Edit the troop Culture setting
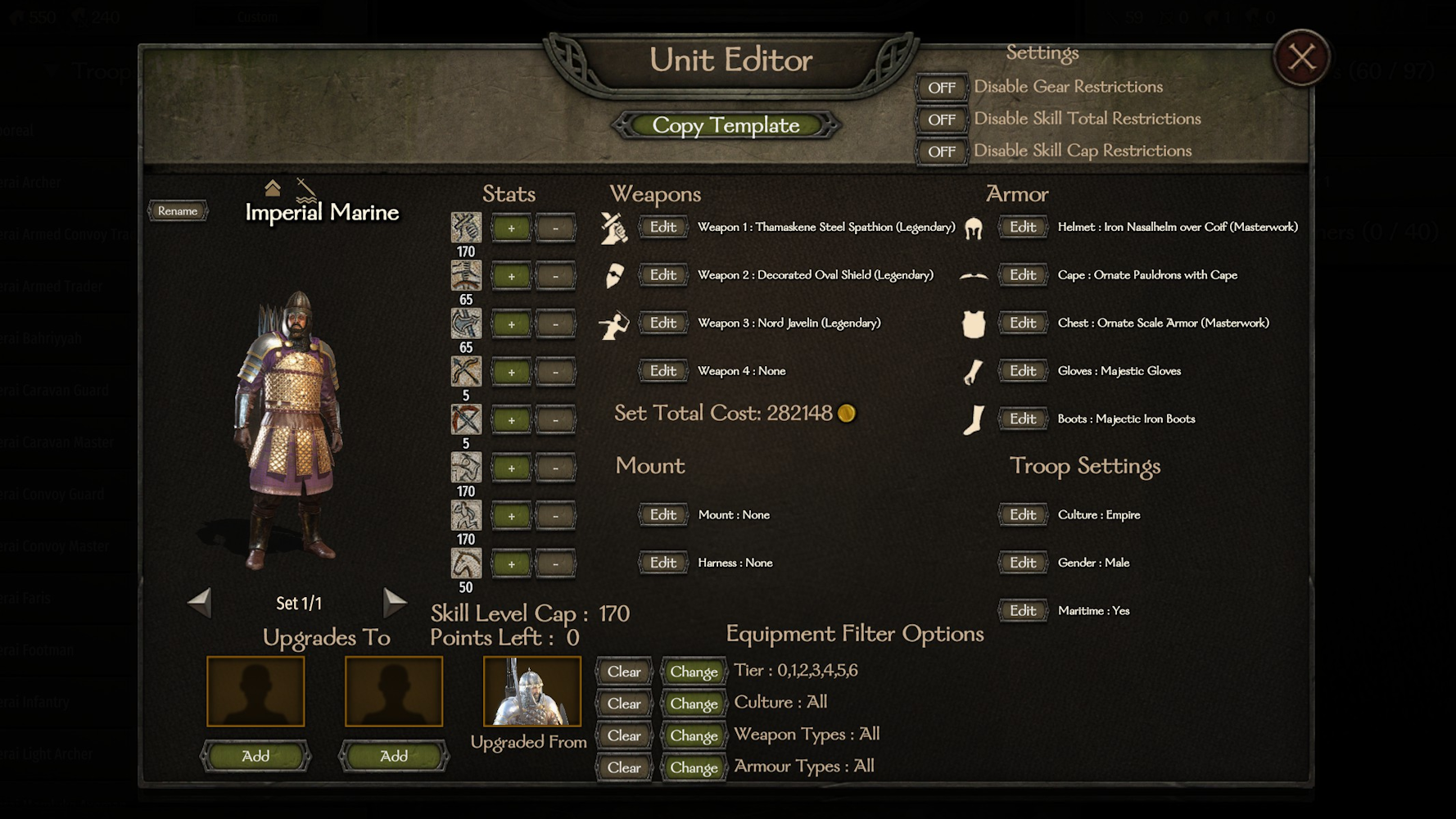 pos(1022,515)
